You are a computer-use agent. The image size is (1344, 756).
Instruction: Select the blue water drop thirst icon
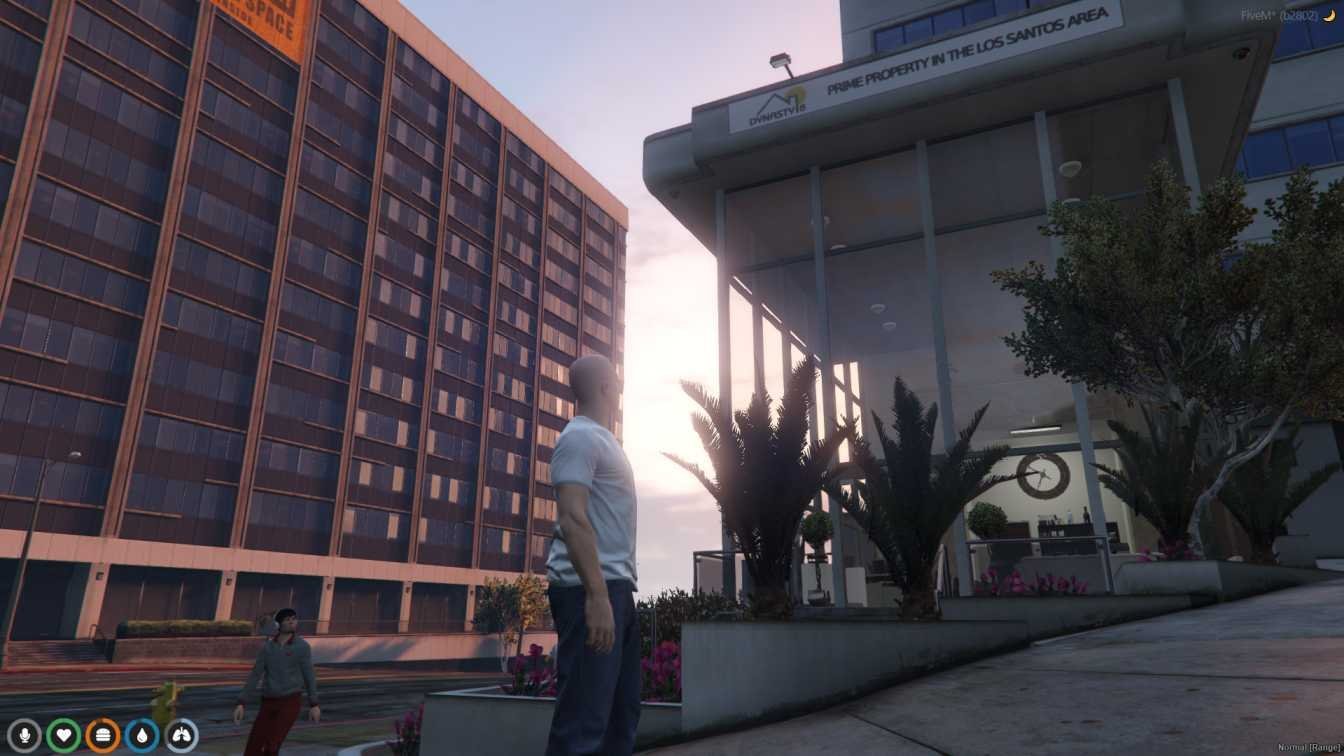[x=142, y=736]
